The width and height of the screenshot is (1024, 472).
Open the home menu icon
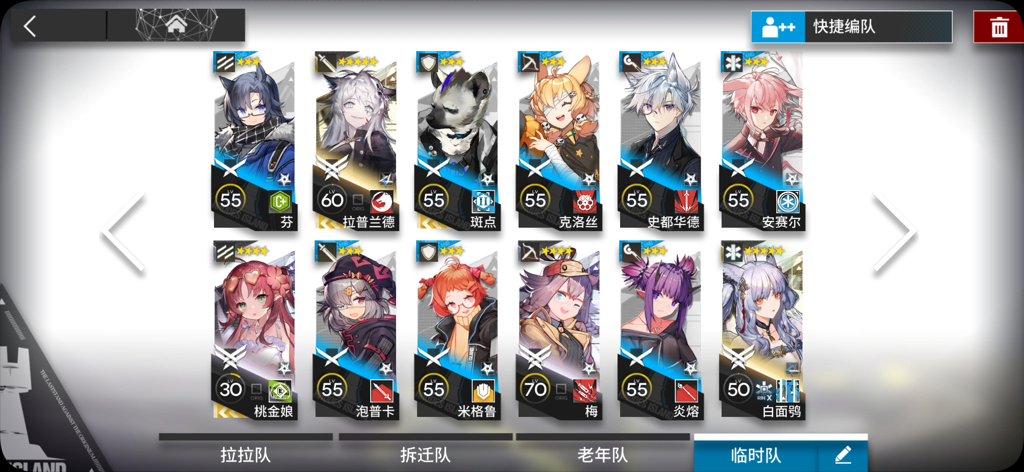click(x=176, y=24)
